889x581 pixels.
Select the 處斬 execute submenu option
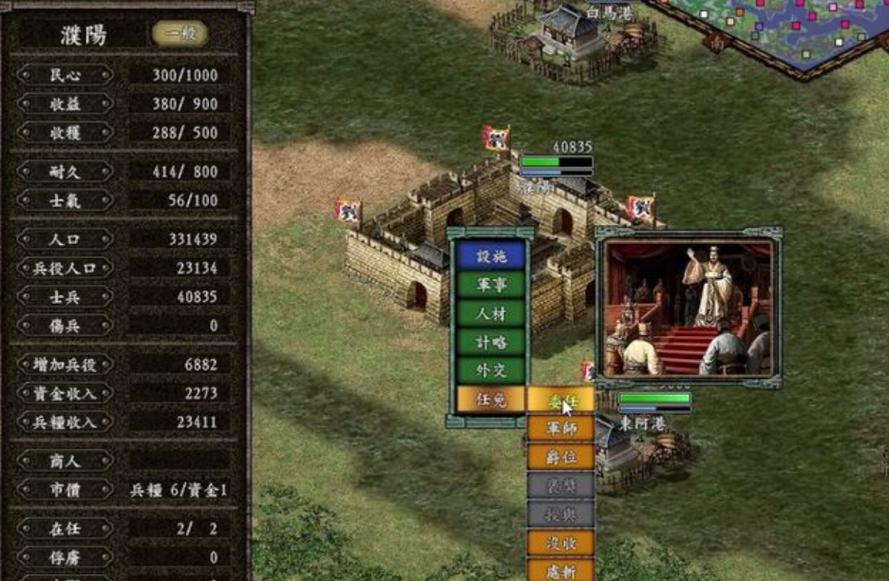tap(560, 571)
